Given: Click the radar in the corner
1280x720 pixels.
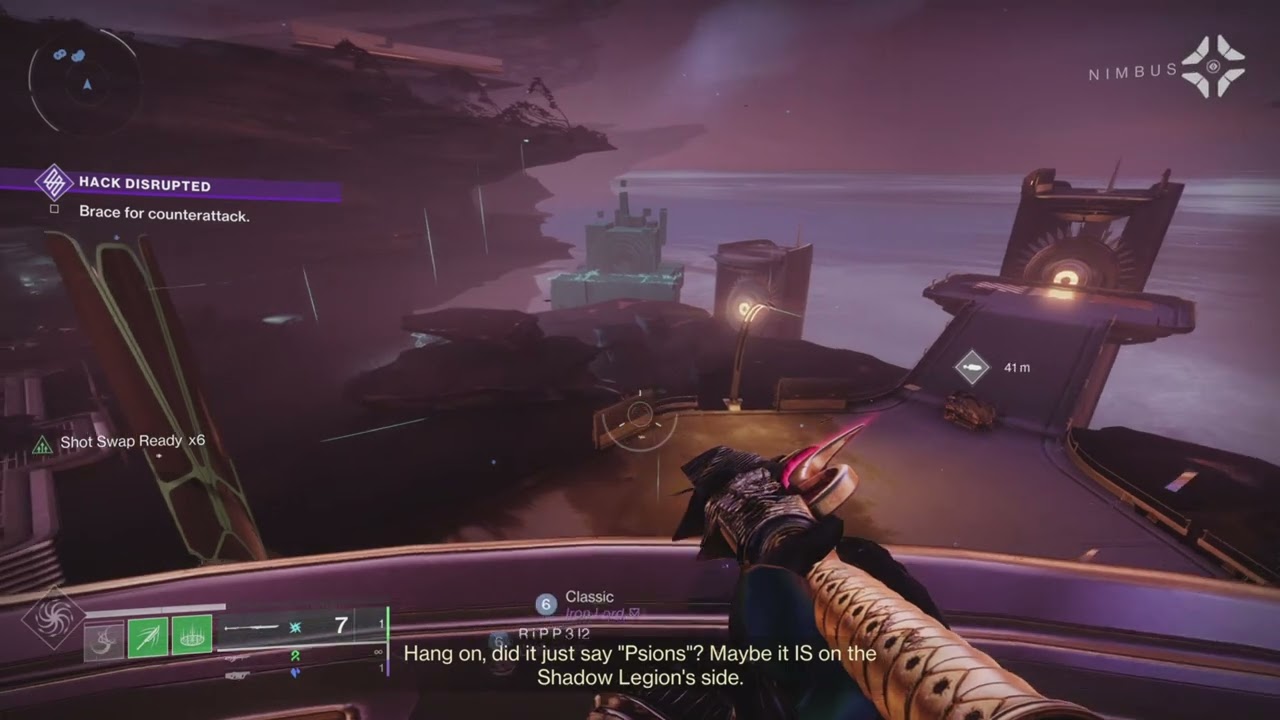Looking at the screenshot, I should click(x=82, y=78).
